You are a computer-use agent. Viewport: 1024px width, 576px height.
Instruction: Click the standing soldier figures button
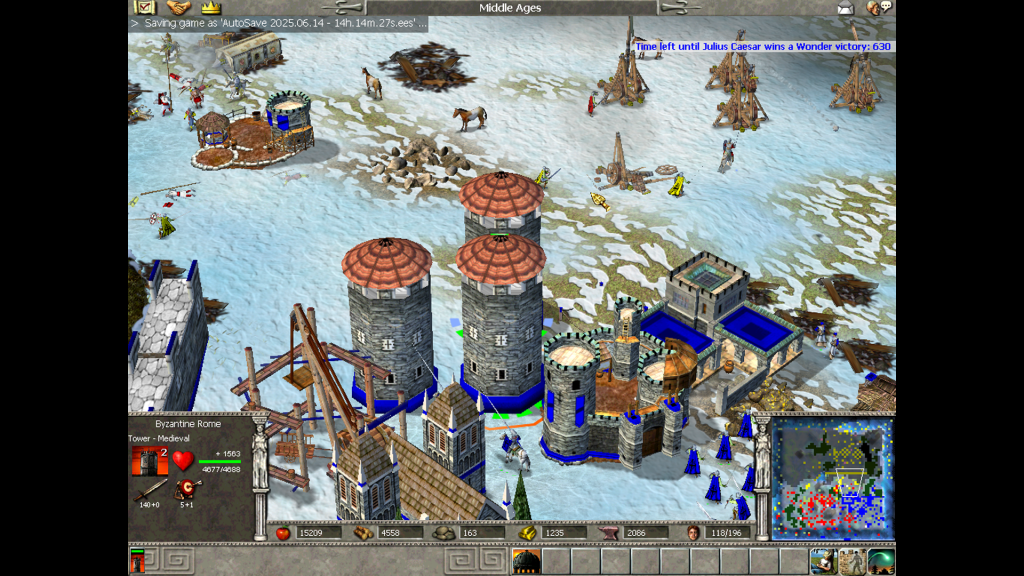[852, 561]
